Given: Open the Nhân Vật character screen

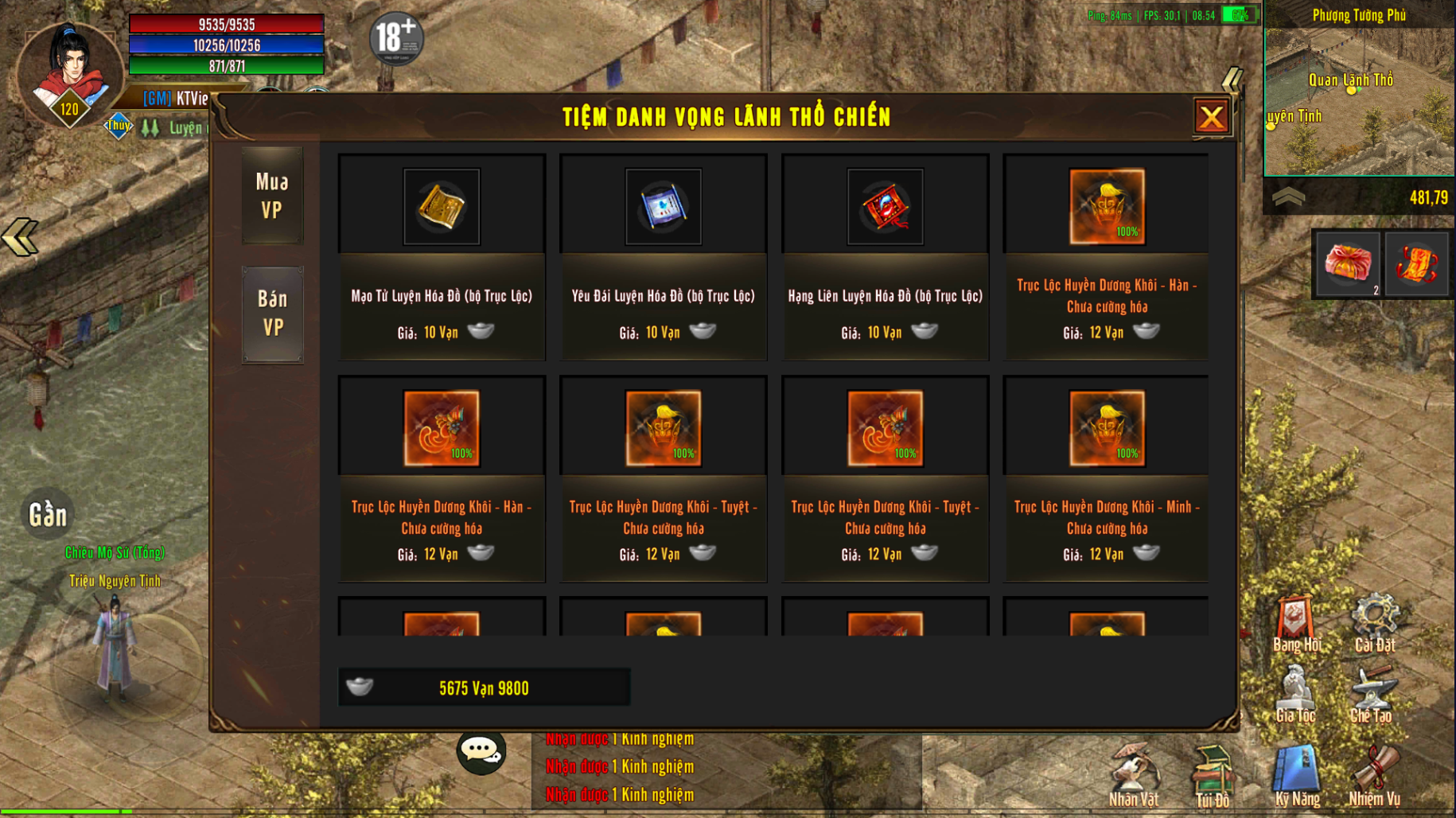Looking at the screenshot, I should [x=1134, y=776].
